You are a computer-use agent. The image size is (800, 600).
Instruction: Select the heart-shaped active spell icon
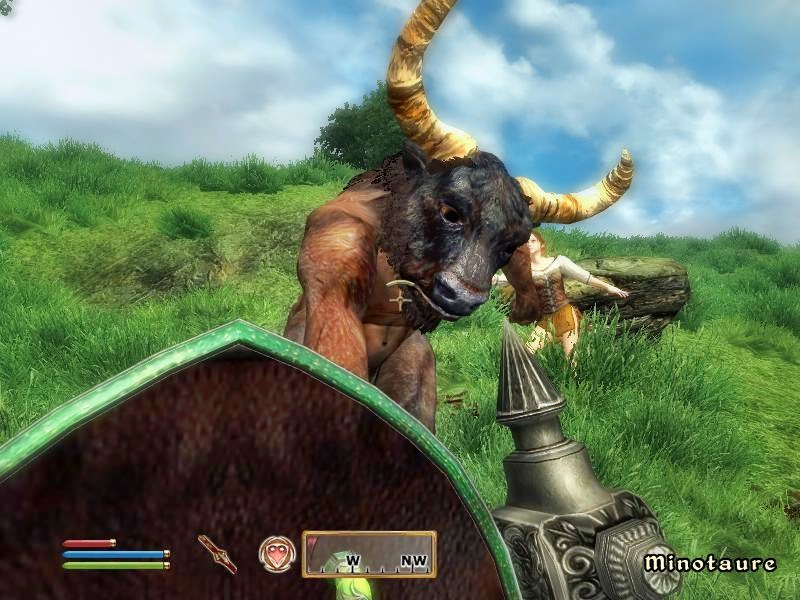tap(276, 553)
